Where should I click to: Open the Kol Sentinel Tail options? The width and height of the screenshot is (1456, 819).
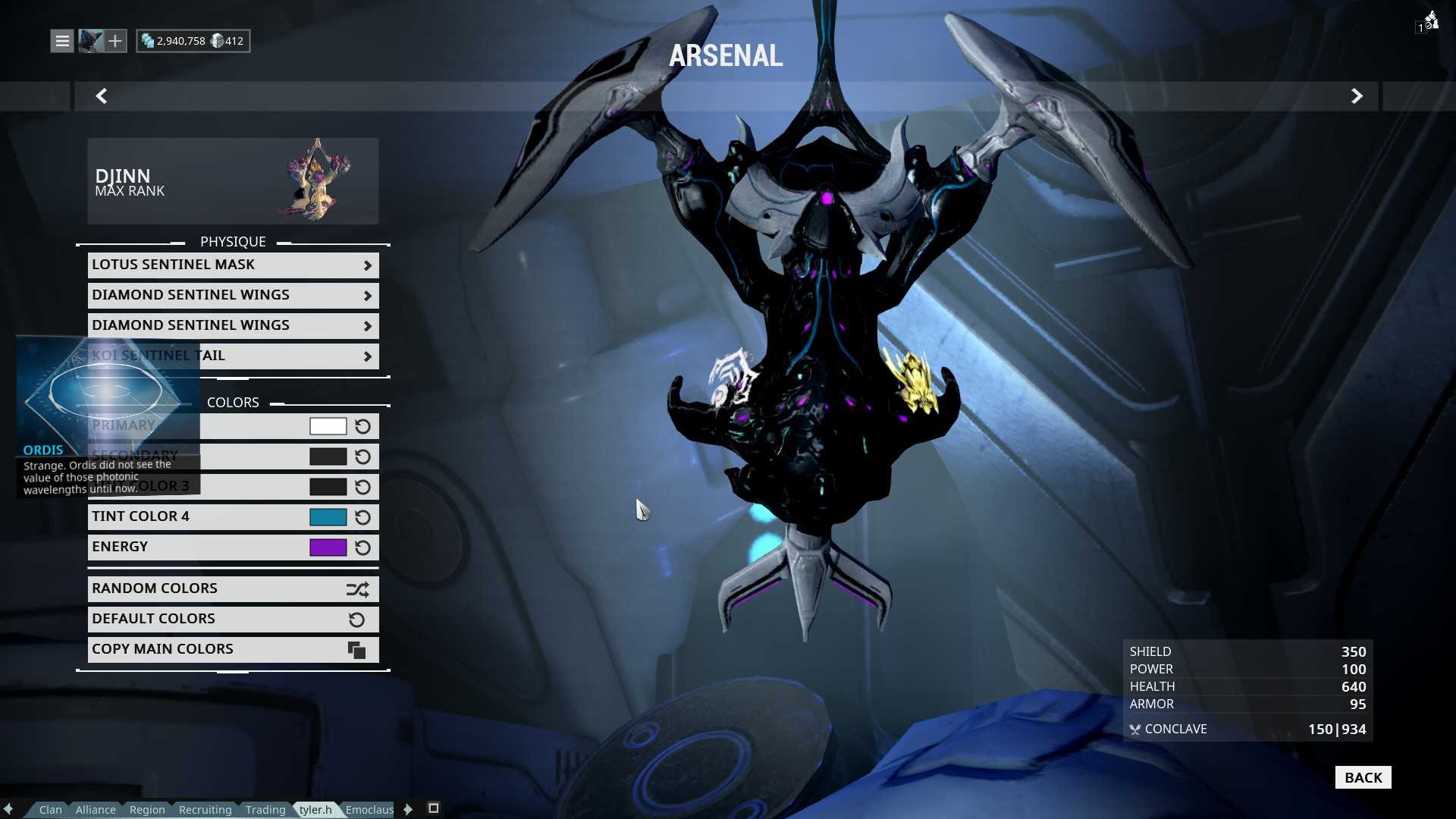tap(288, 356)
